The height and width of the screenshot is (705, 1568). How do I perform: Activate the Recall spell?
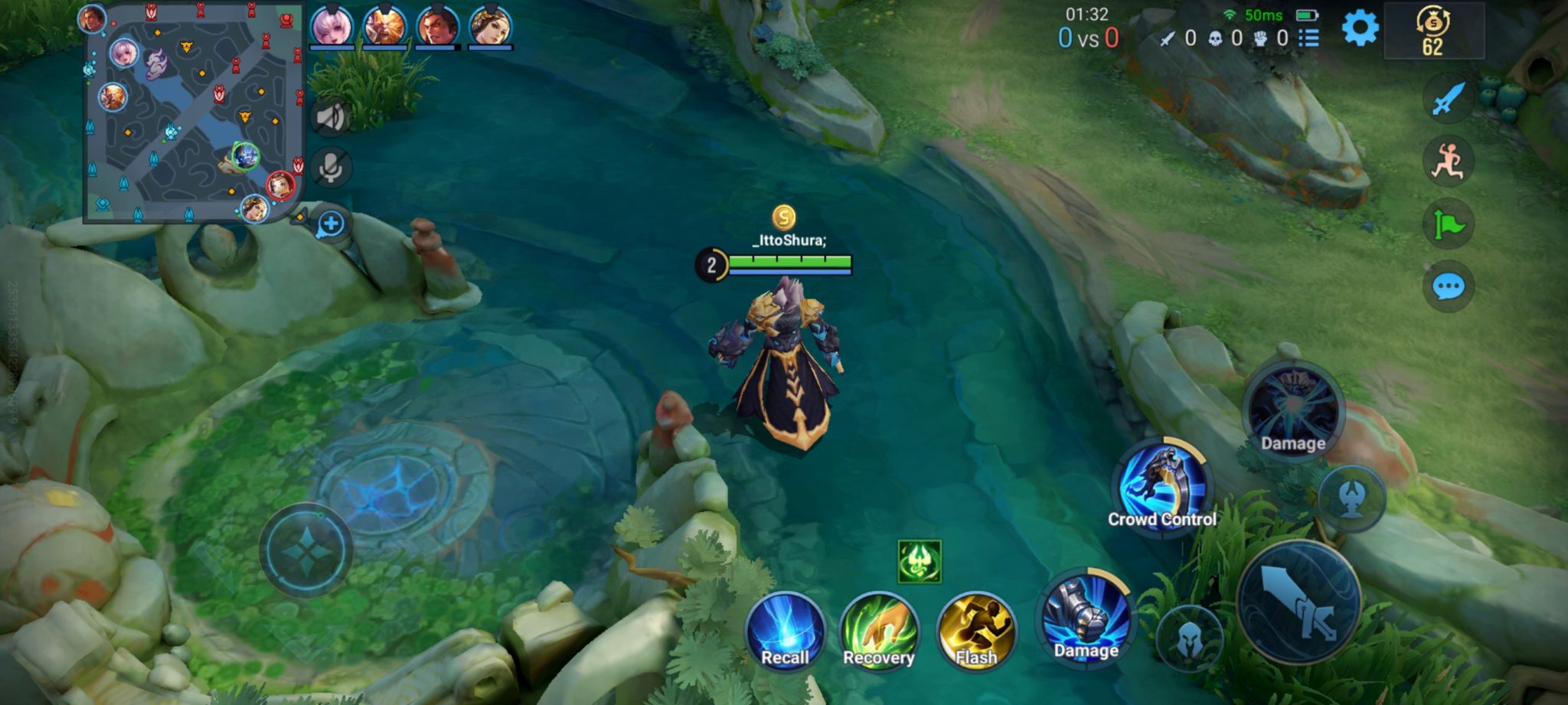785,630
